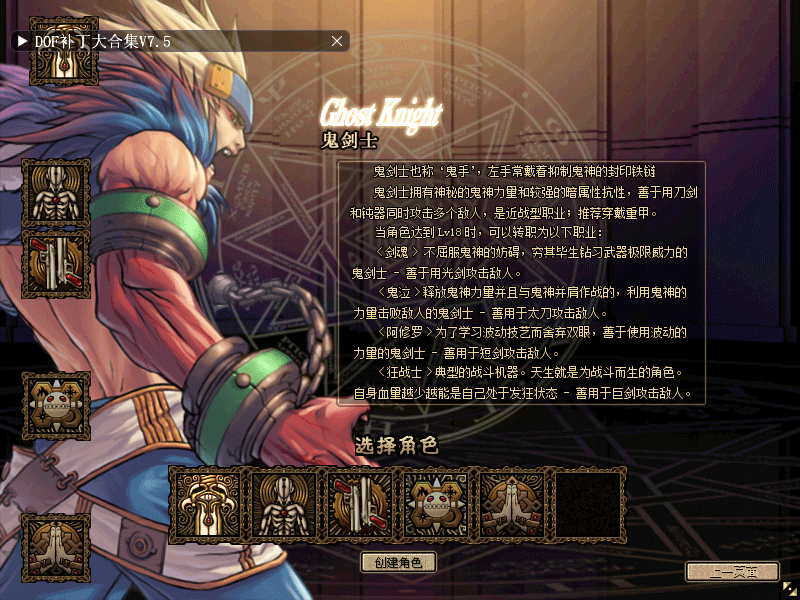The height and width of the screenshot is (600, 800).
Task: Select the pistols gunner icon in the left column
Action: coord(56,265)
